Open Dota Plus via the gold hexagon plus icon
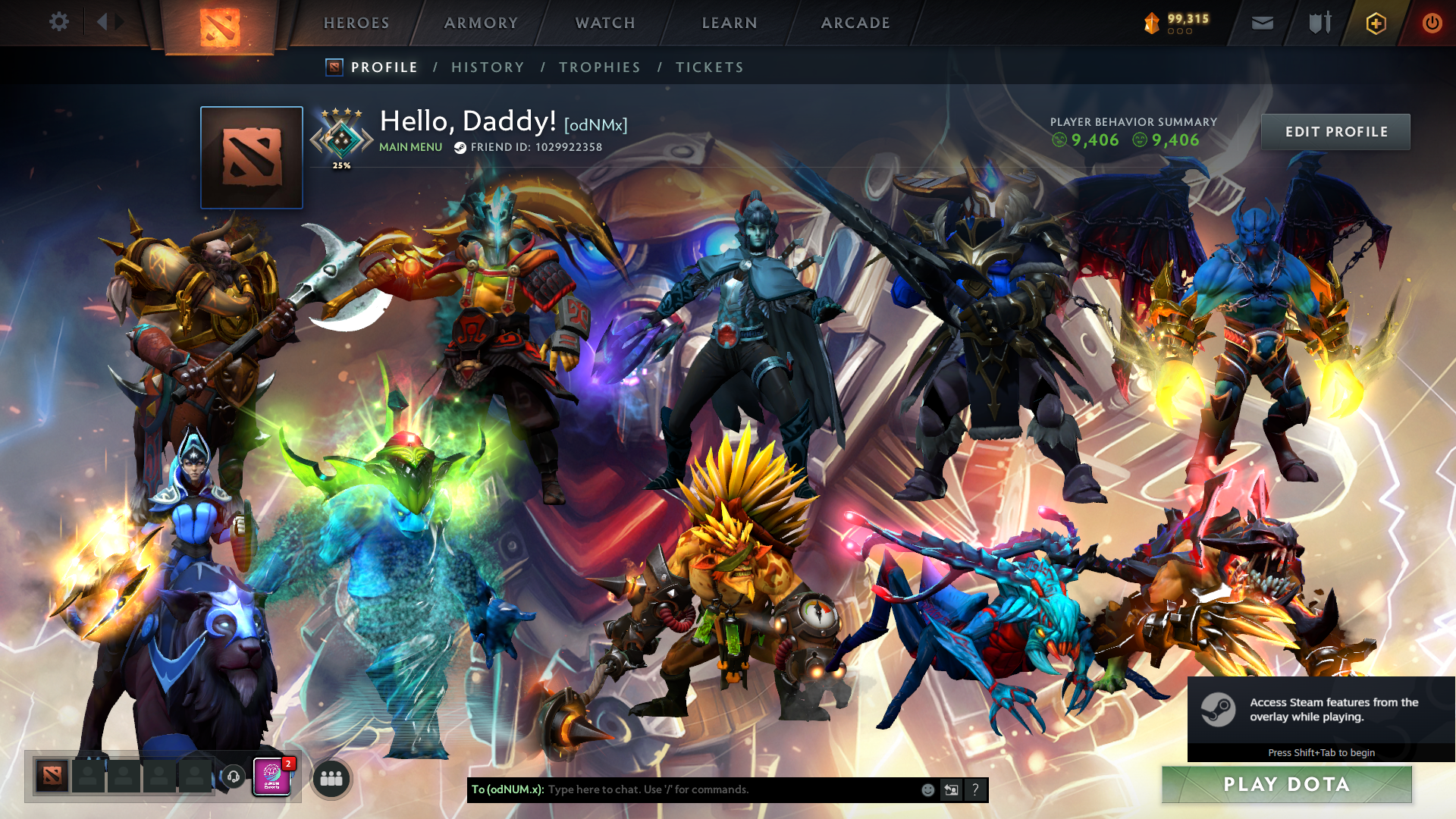The width and height of the screenshot is (1456, 819). 1376,23
